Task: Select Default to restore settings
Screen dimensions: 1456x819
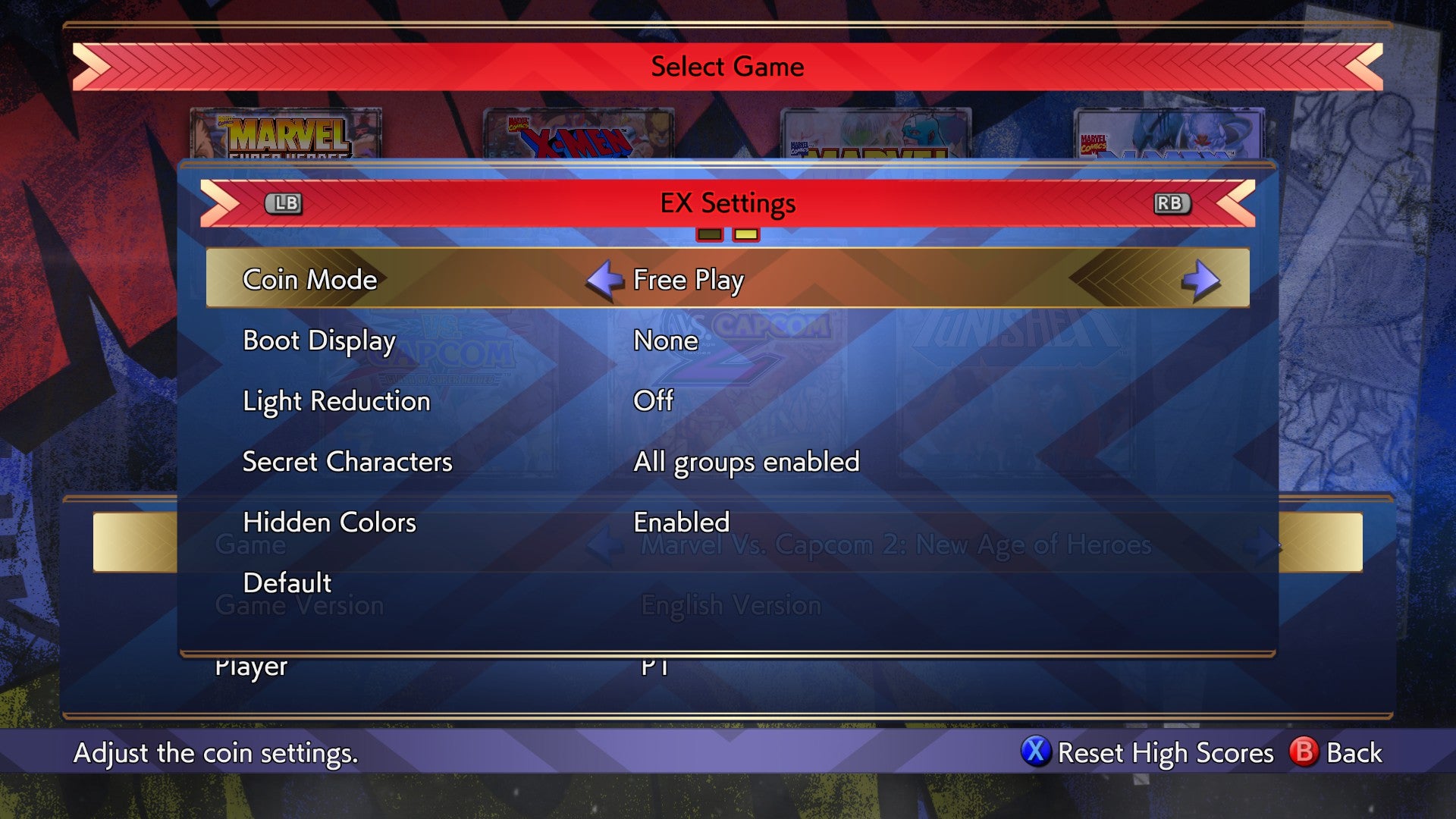Action: tap(287, 582)
